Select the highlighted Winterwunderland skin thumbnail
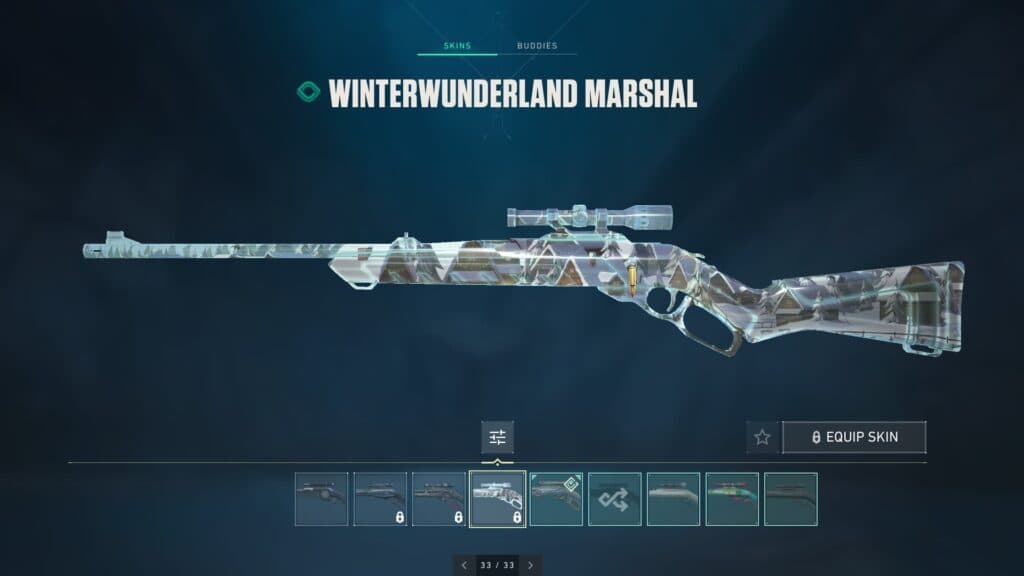Screen dimensions: 1024x576 [x=497, y=499]
